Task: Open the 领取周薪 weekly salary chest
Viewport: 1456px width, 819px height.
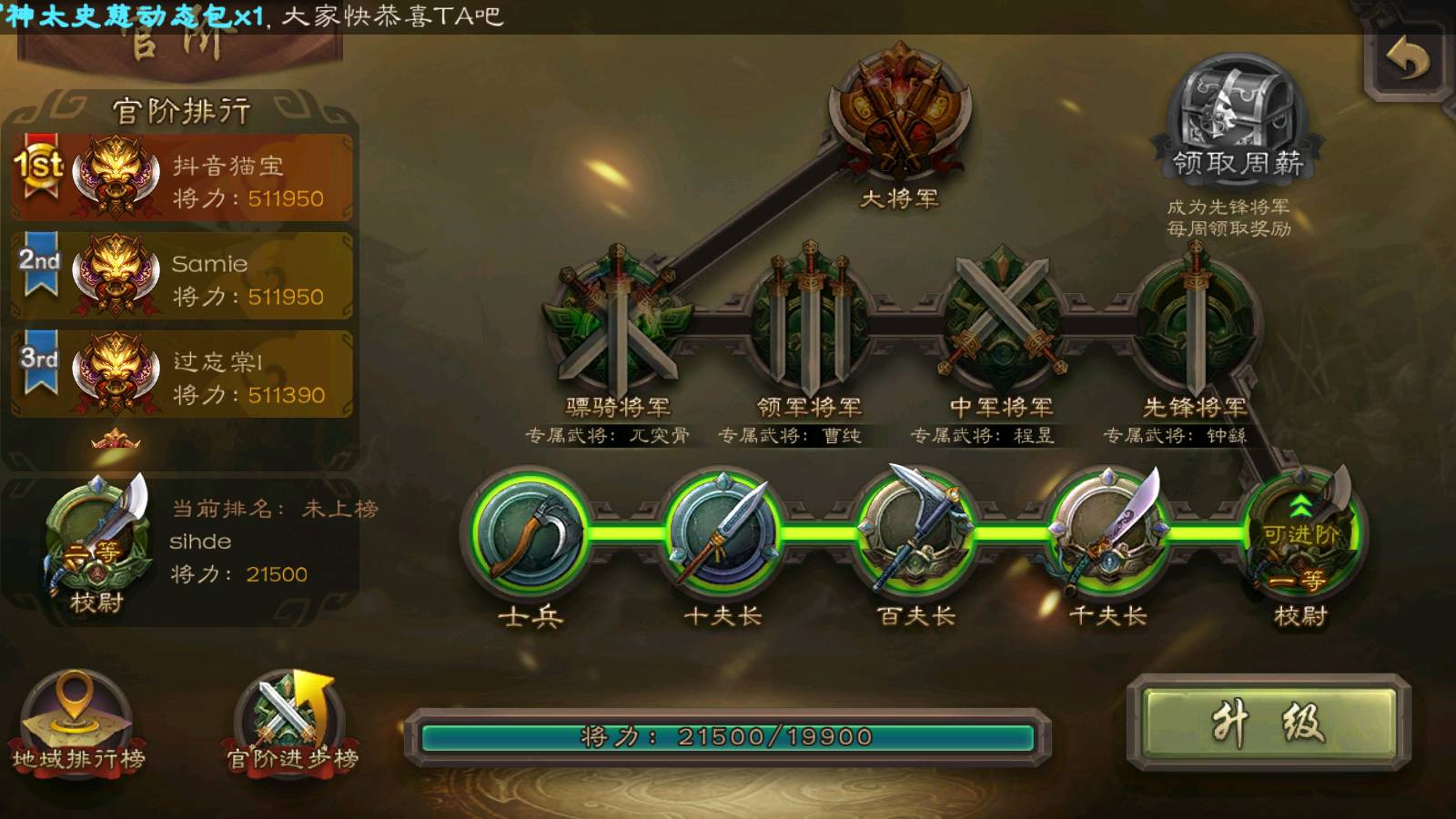Action: [1236, 114]
